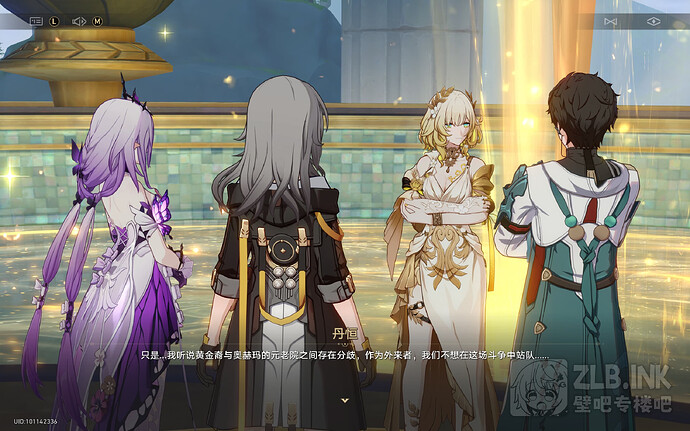
Task: Hide the interface using the eye icon
Action: coord(653,20)
